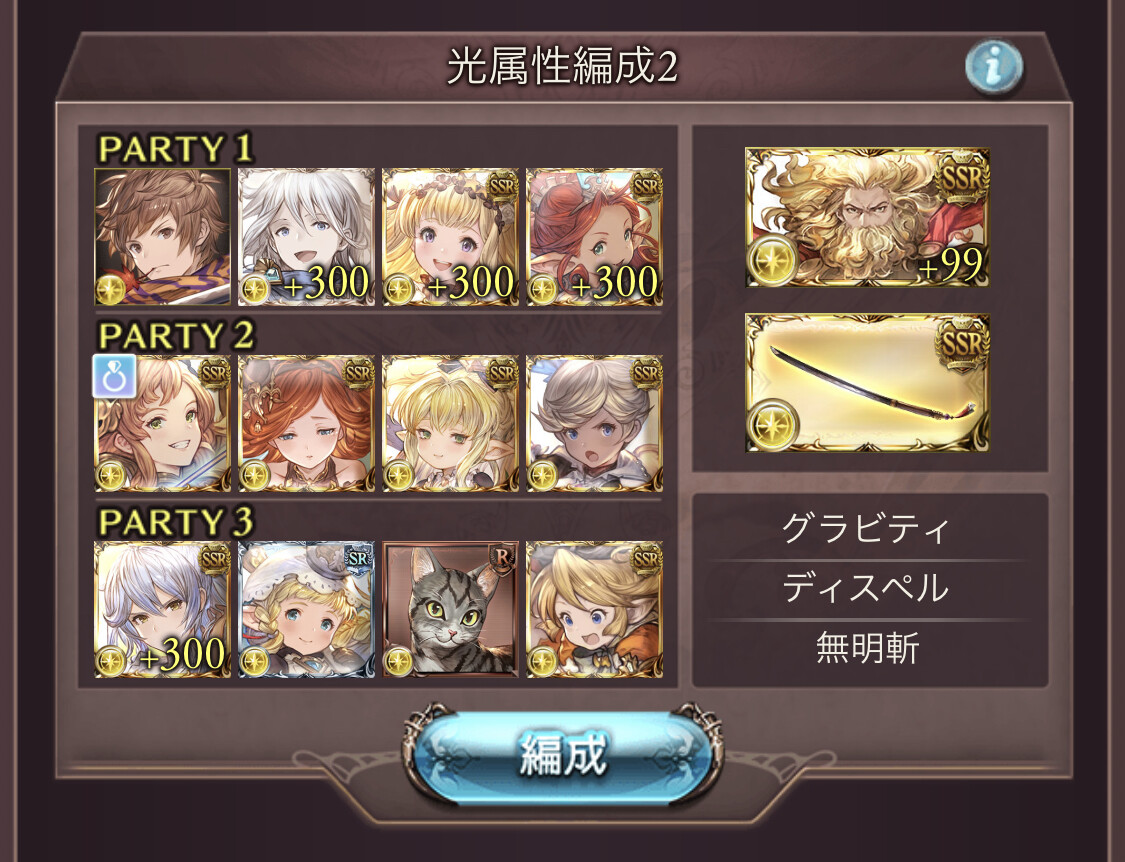
Task: Choose the sad orange-haired character in Party 2
Action: coord(307,424)
